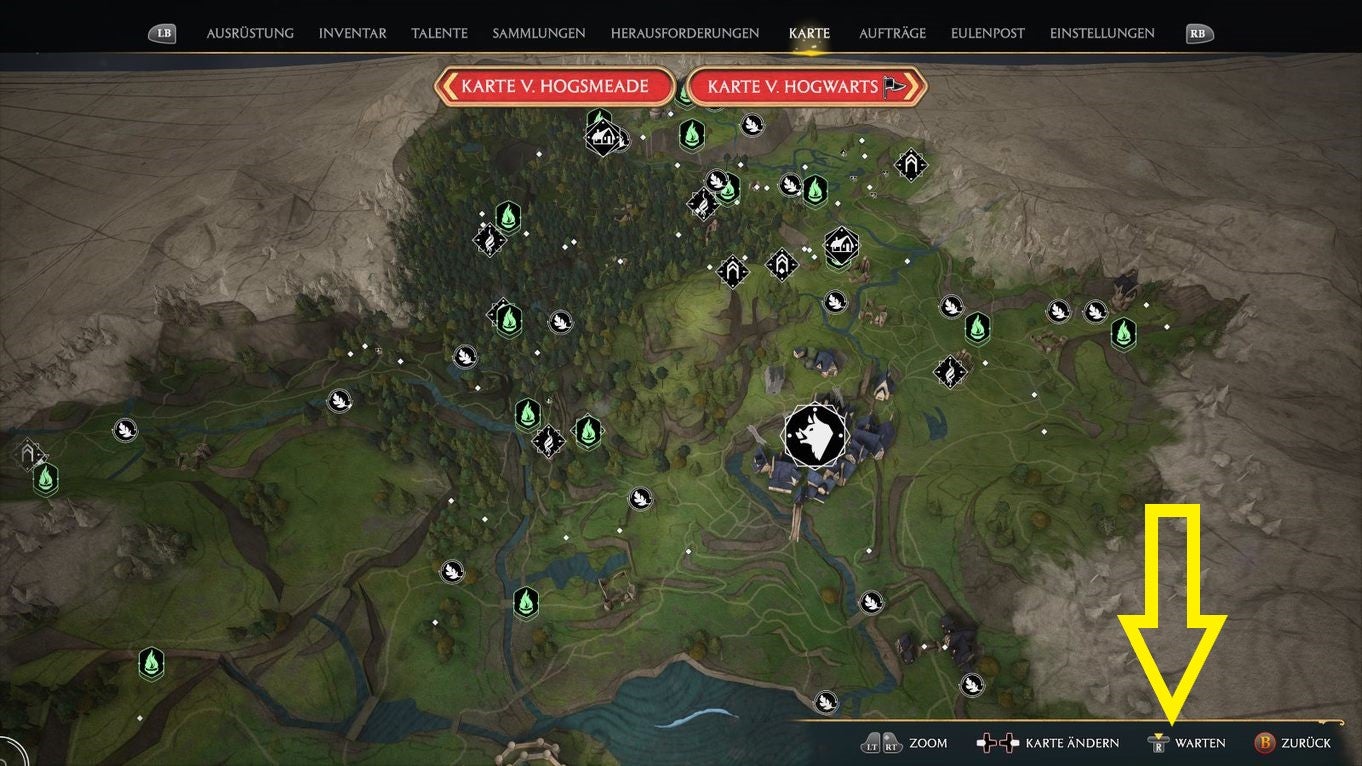Open the KARTE V. HOGSMEADE map

point(556,87)
